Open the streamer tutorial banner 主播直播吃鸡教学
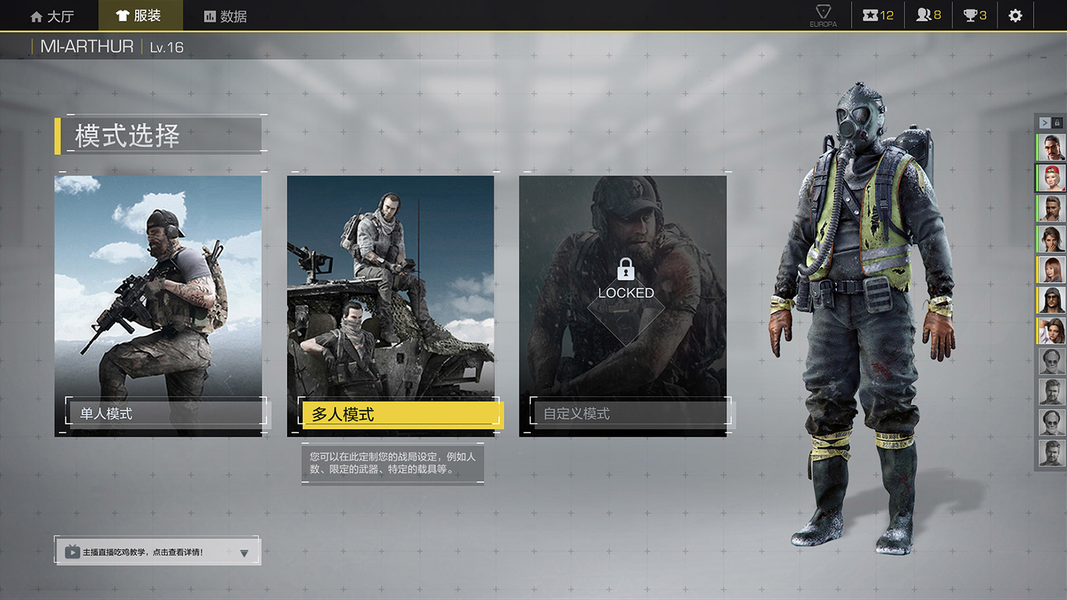 point(142,551)
